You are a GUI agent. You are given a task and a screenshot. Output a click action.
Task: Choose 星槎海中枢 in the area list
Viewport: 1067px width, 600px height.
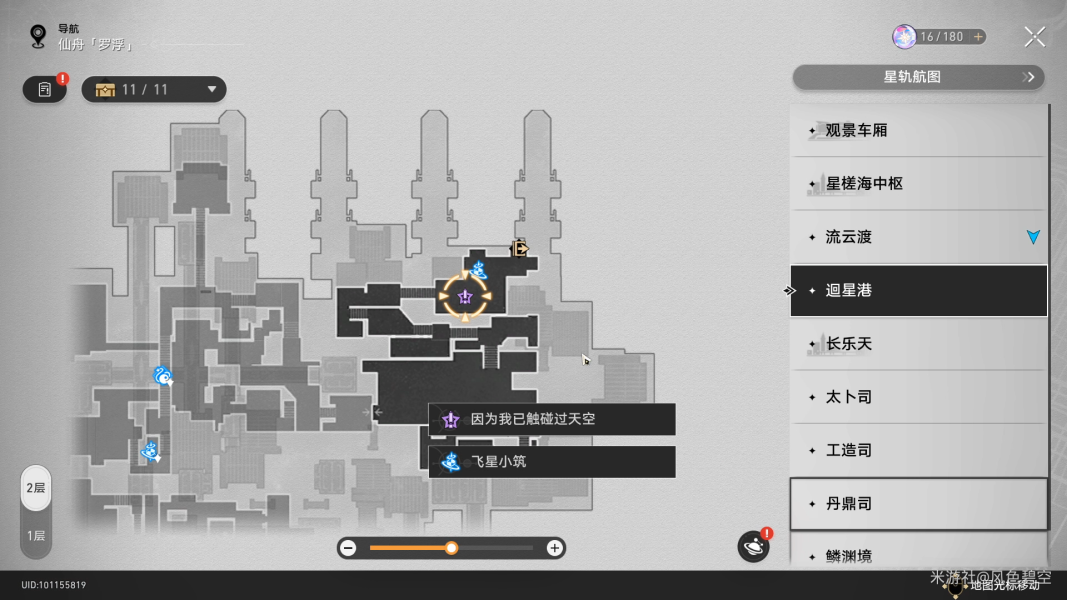[x=918, y=184]
